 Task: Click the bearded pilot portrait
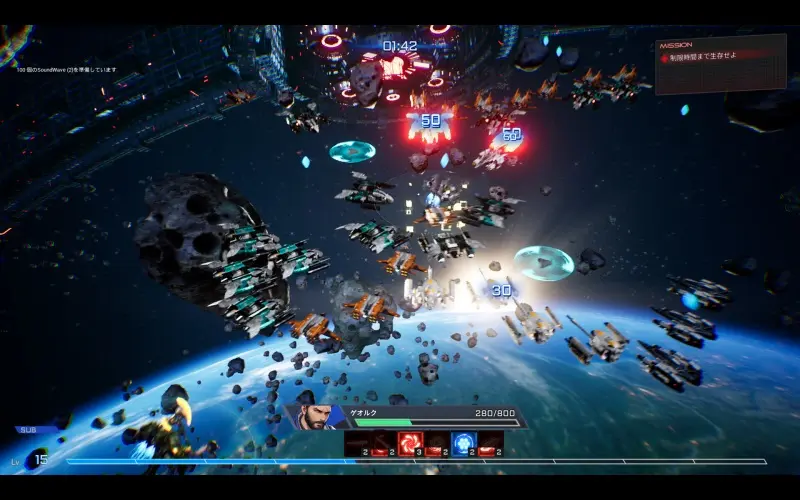click(x=312, y=416)
